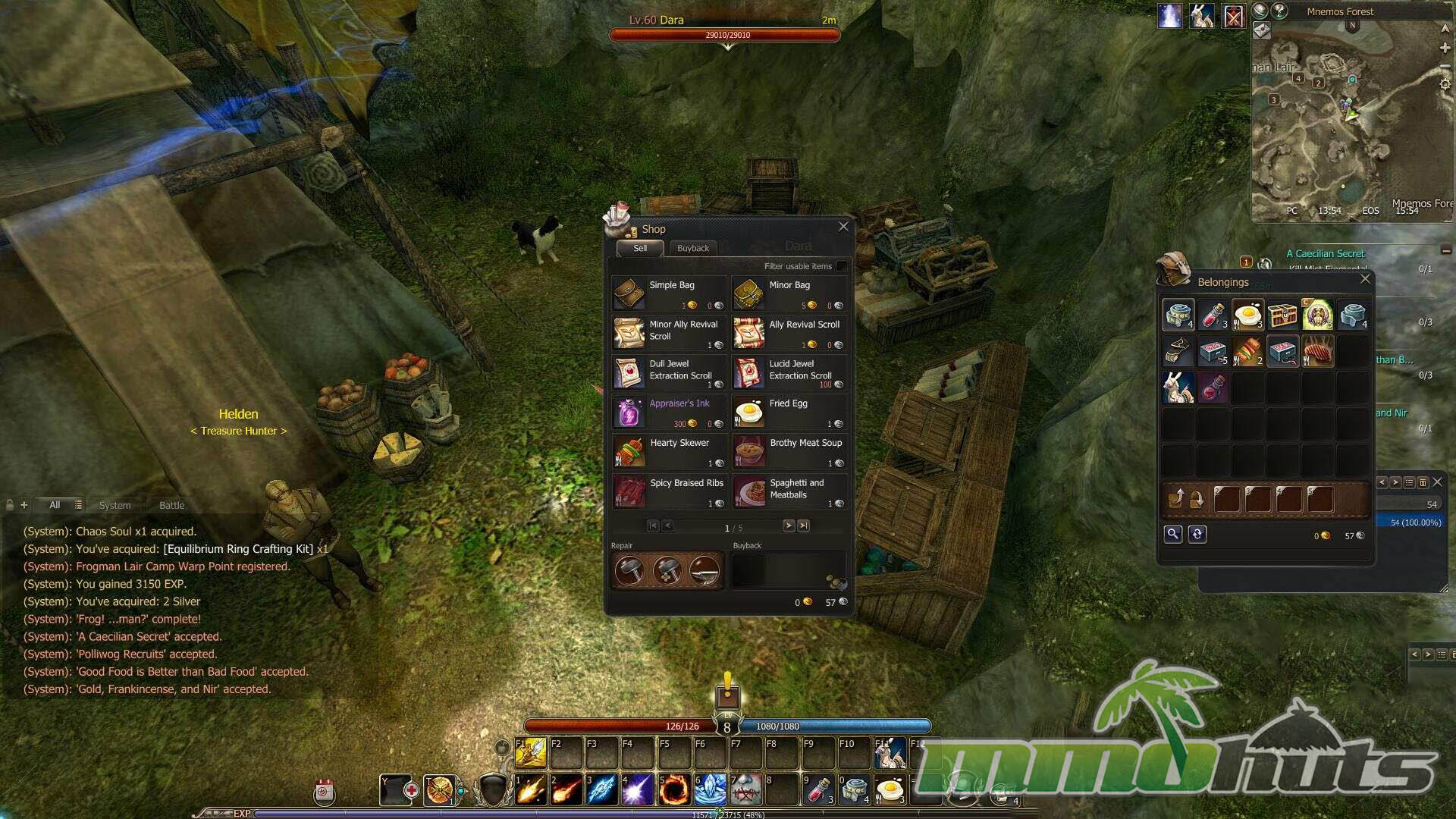Image resolution: width=1456 pixels, height=819 pixels.
Task: Open minimap settings gear
Action: [x=1445, y=84]
